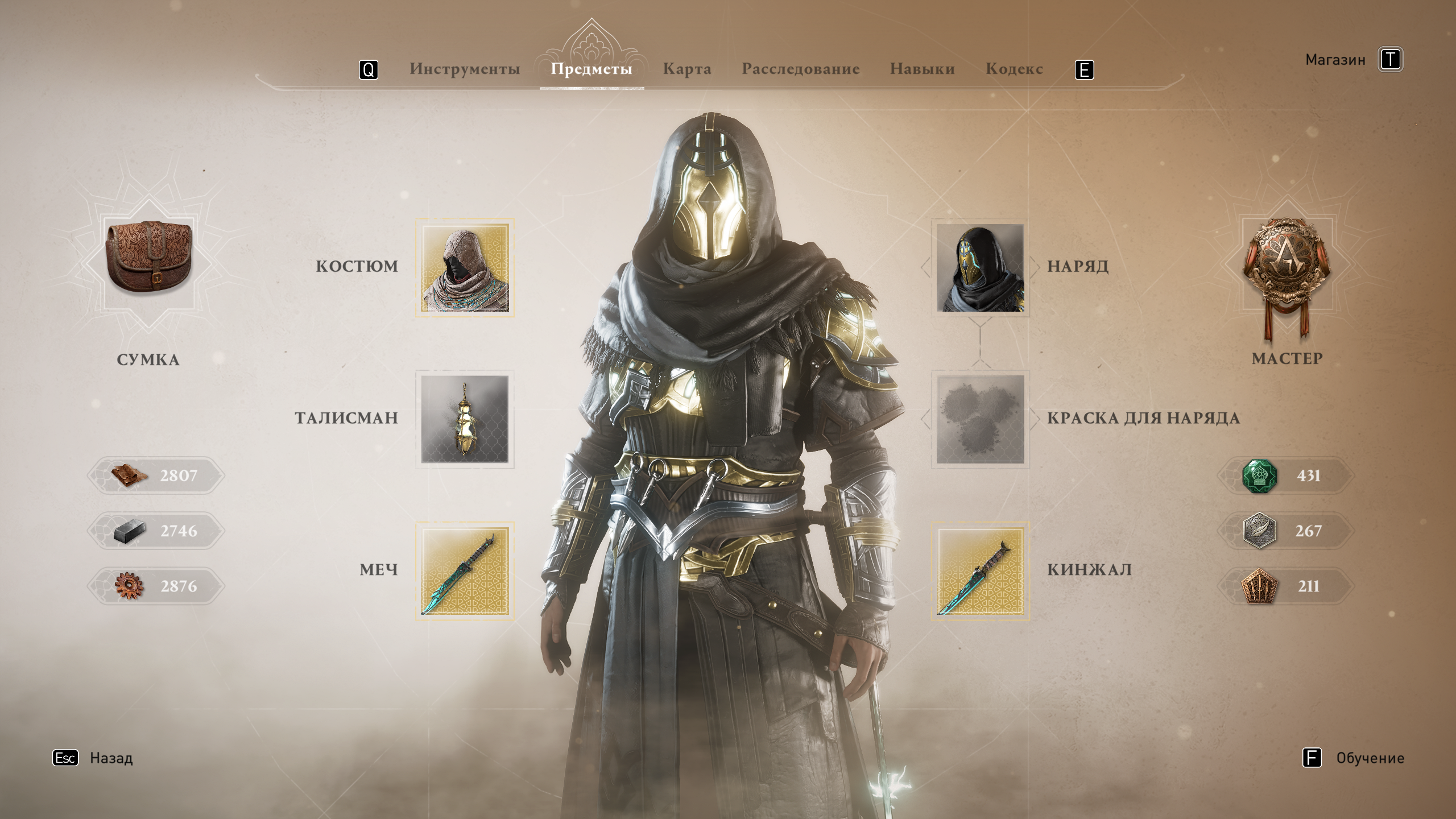Select the Костюм equipment slot
Image resolution: width=1456 pixels, height=819 pixels.
pyautogui.click(x=465, y=268)
